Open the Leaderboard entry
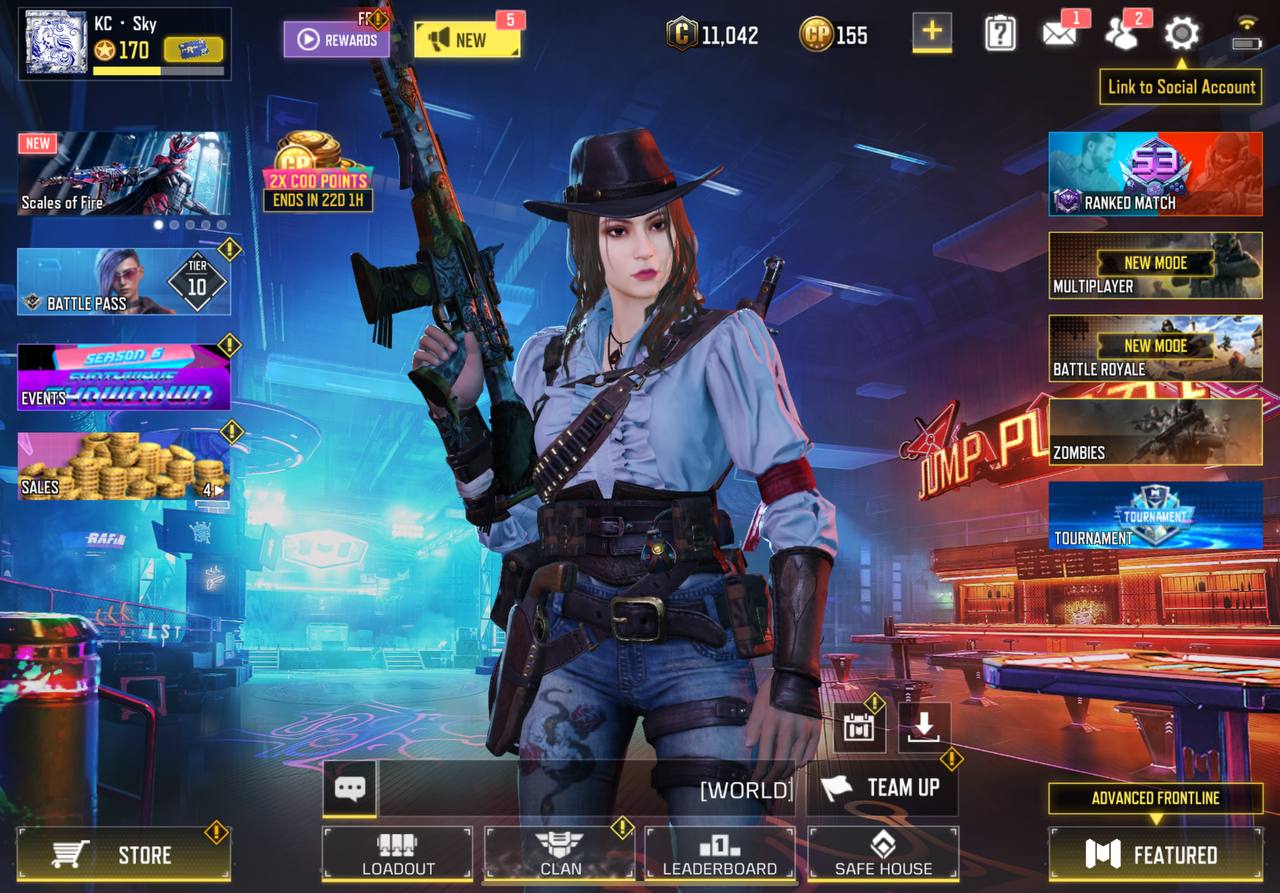1280x893 pixels. (x=717, y=855)
